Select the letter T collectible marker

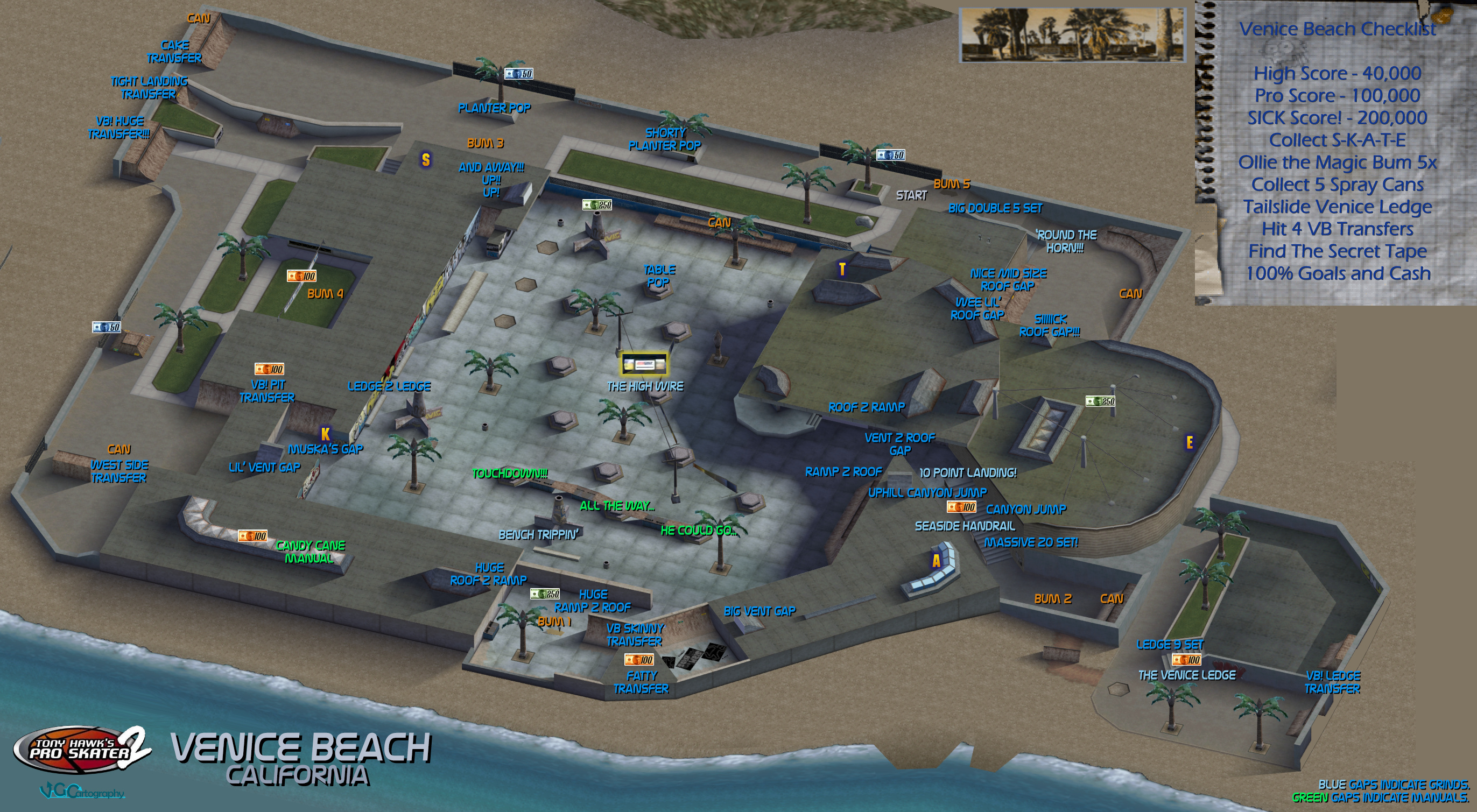coord(842,269)
